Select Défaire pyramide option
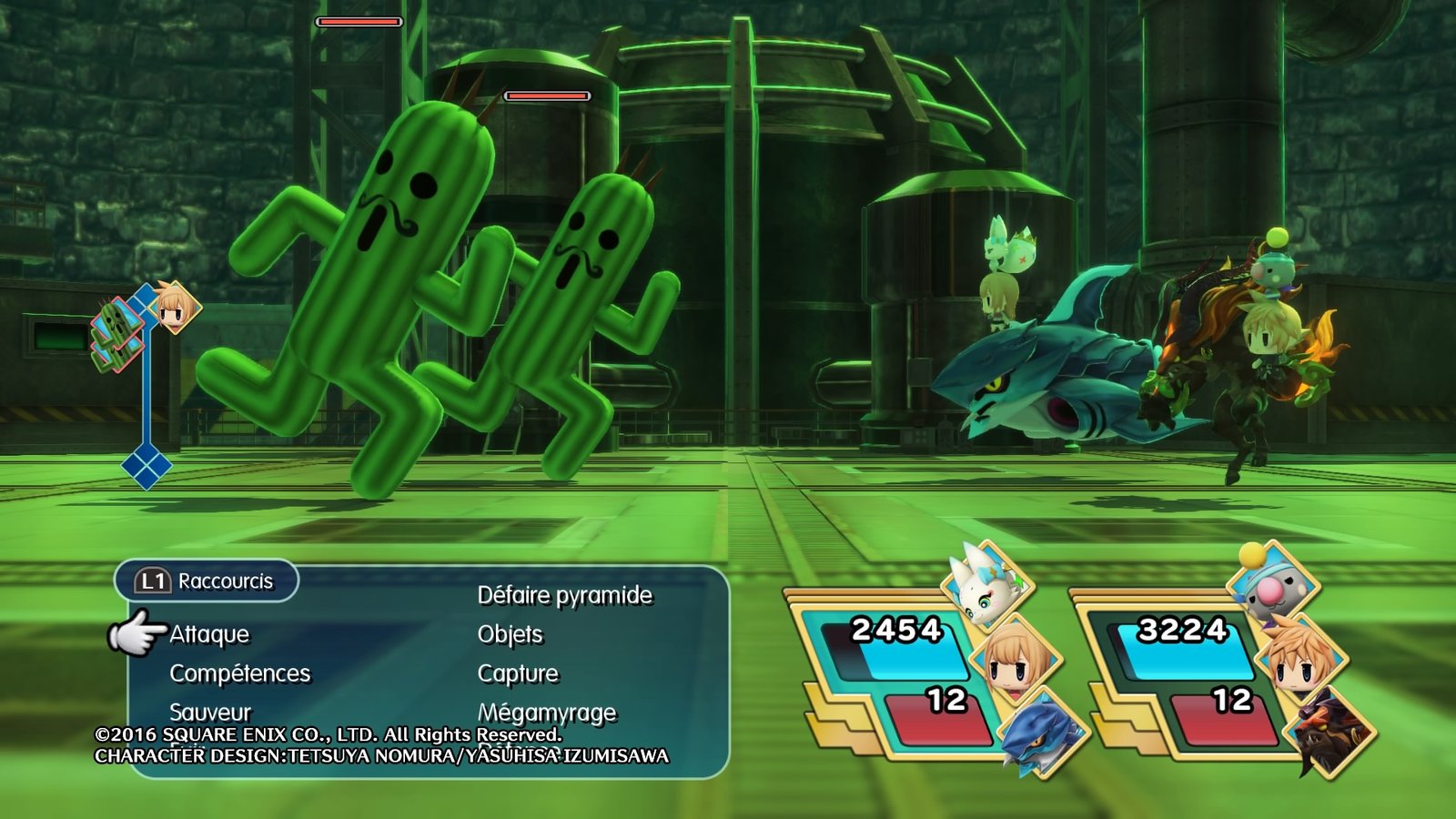Screen dimensions: 1456x819 coord(565,595)
